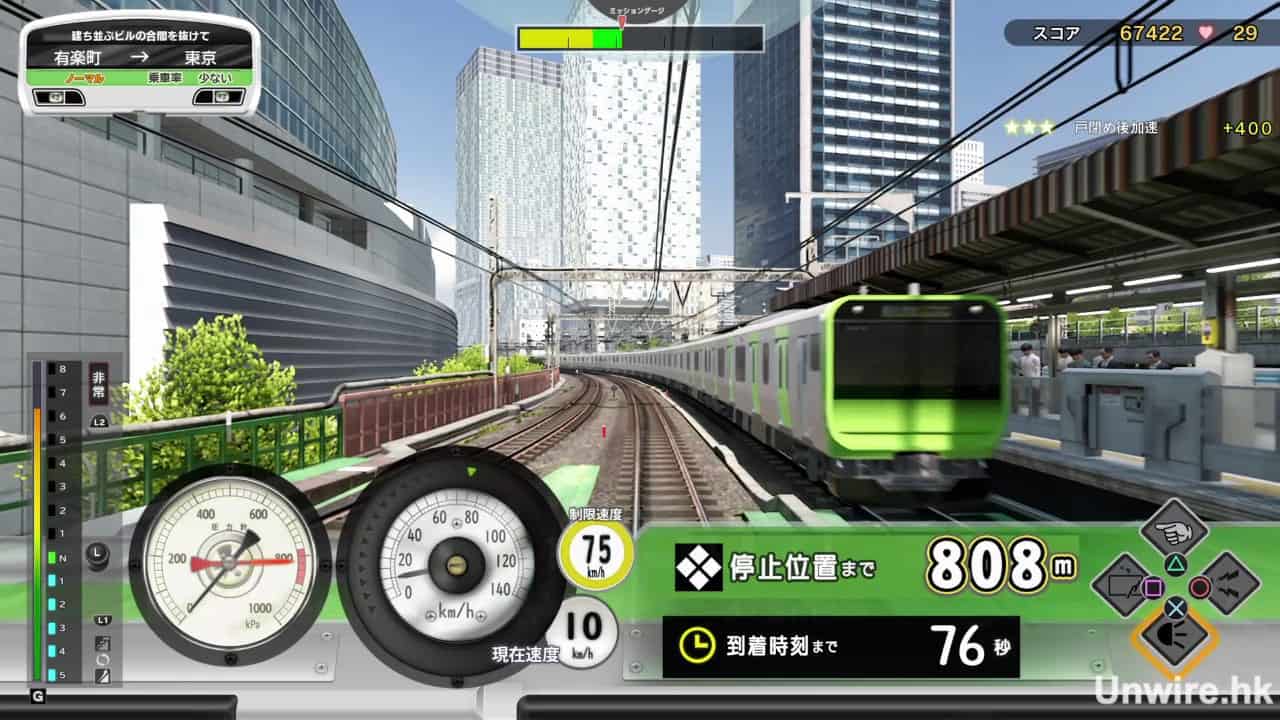Open the 有楽町 → 東京 route panel
Screen dimensions: 1280x720
pyautogui.click(x=139, y=61)
